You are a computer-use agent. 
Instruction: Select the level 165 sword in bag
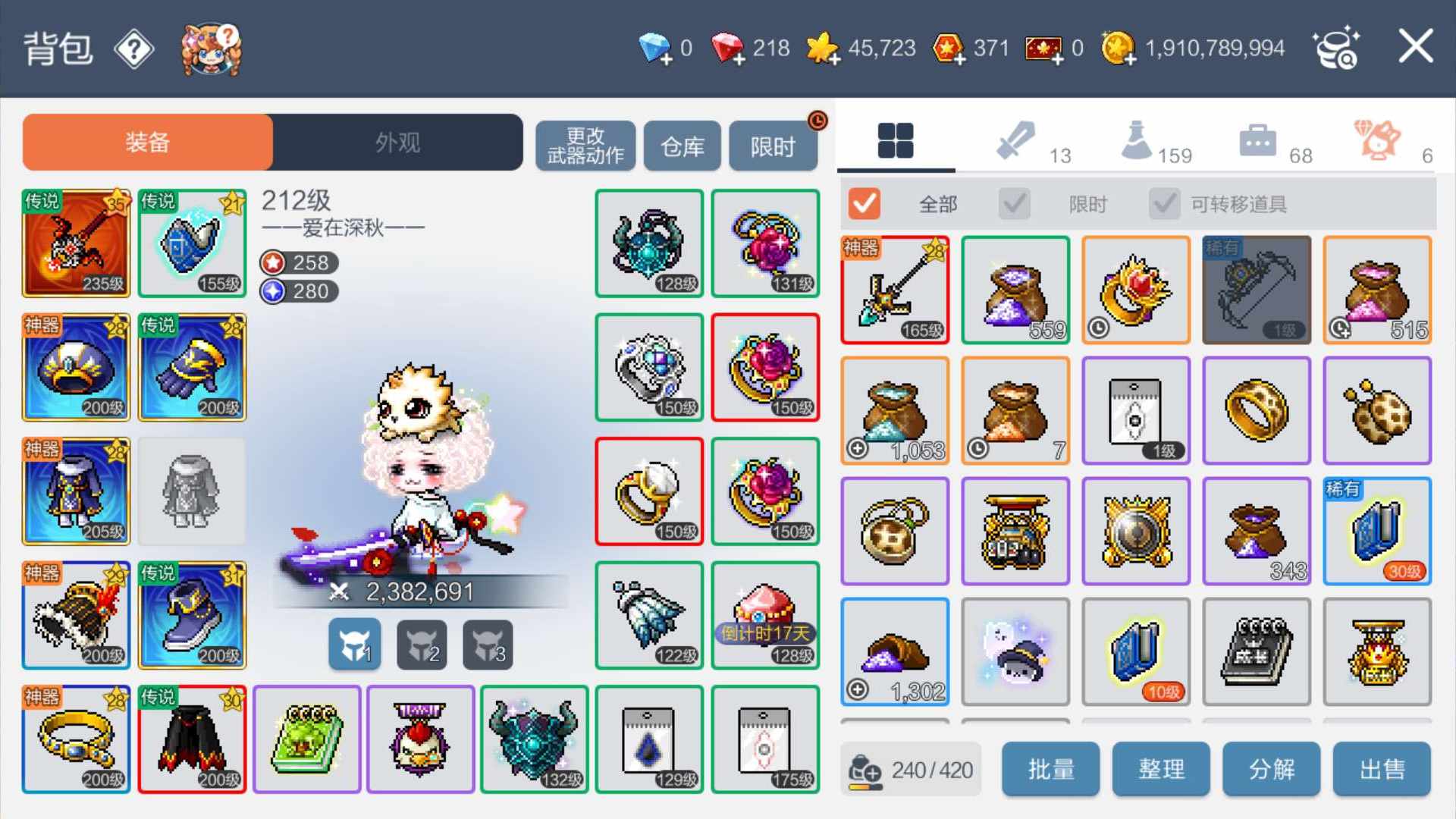point(895,290)
